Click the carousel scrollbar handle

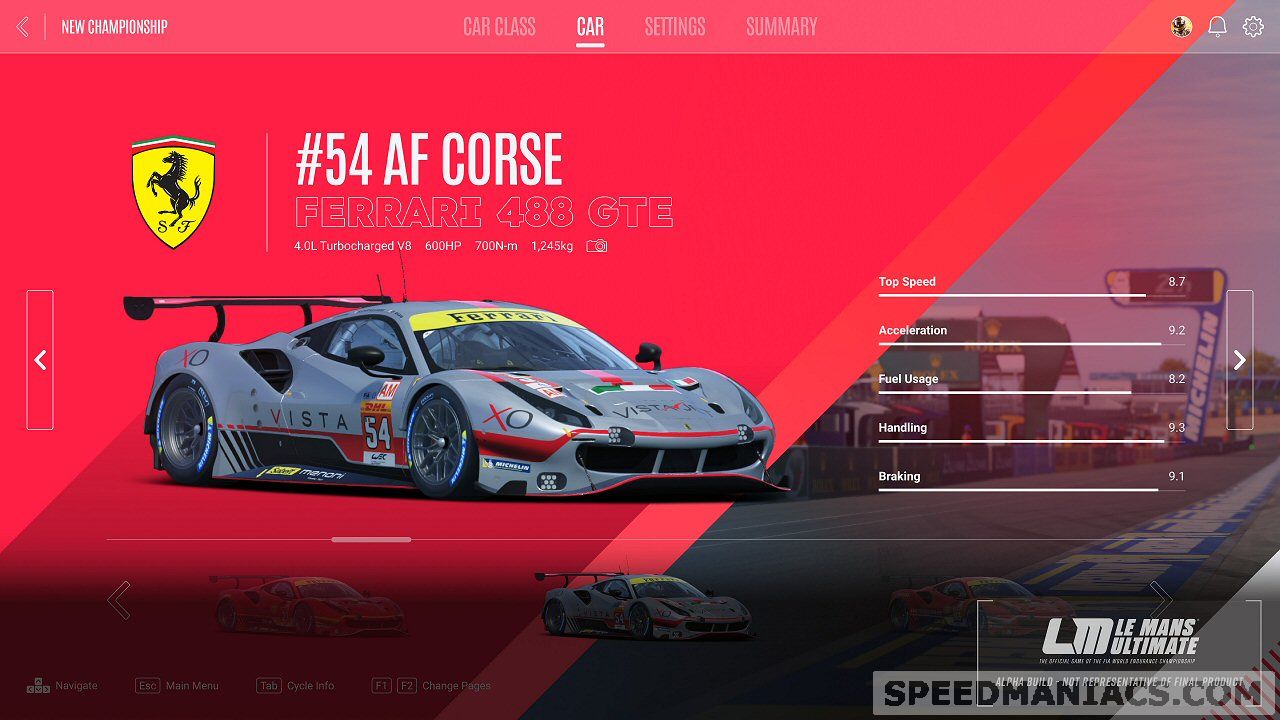[x=371, y=539]
